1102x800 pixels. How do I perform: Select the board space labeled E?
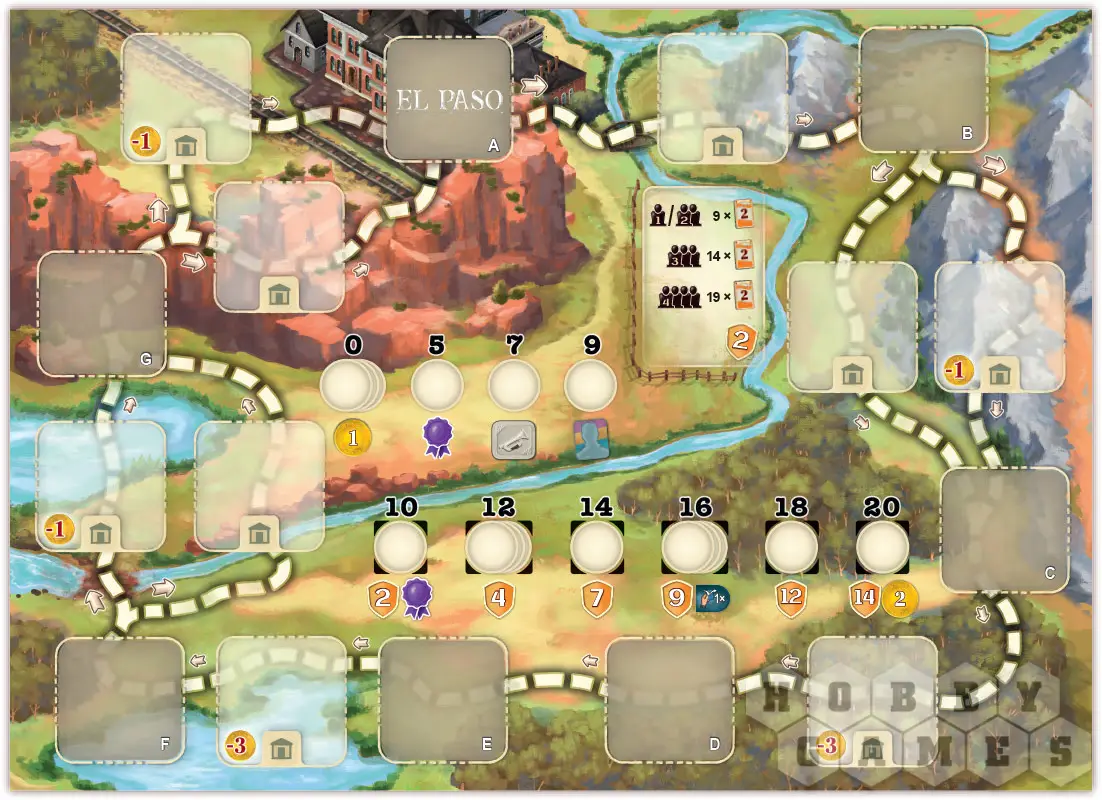pyautogui.click(x=443, y=700)
